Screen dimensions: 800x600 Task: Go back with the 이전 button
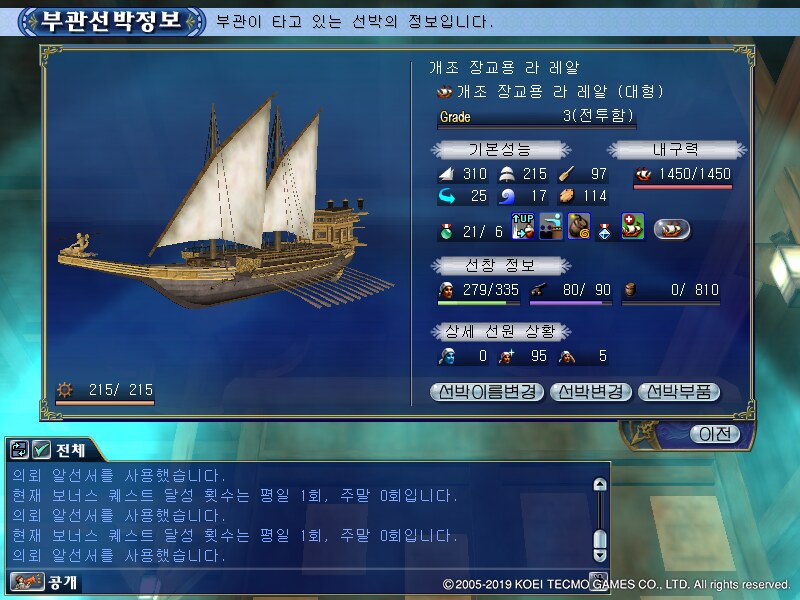point(715,434)
